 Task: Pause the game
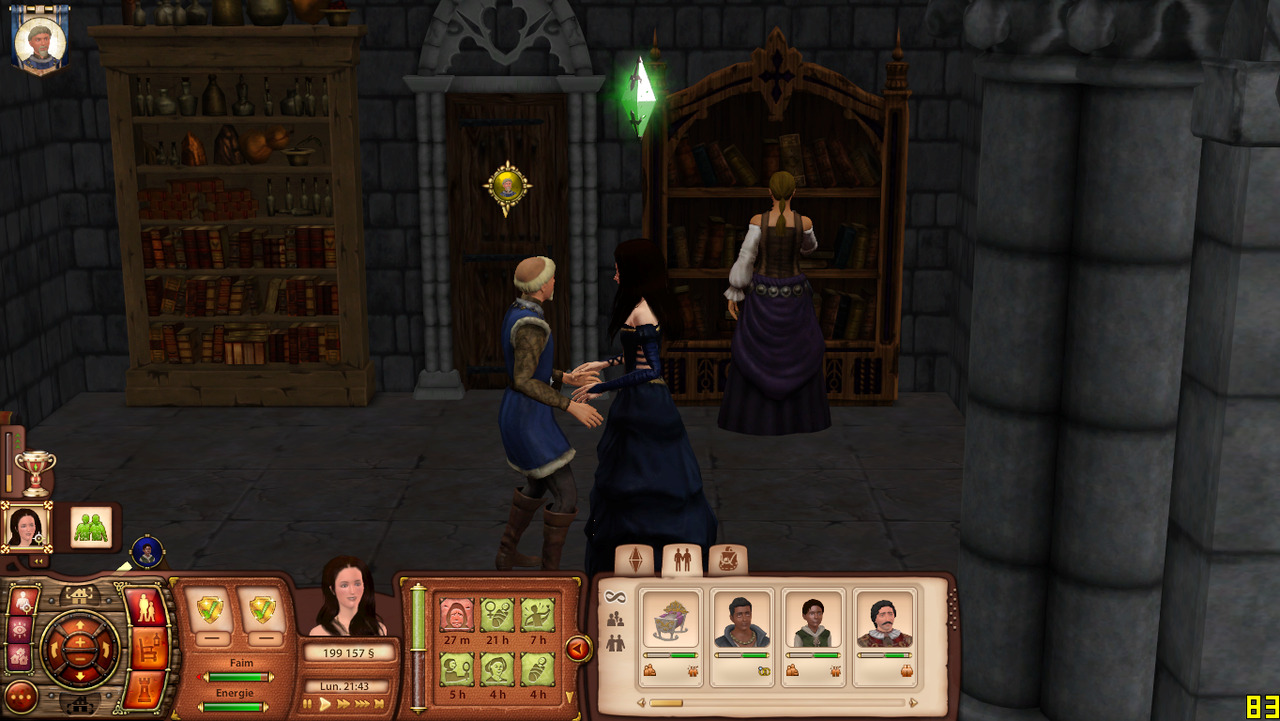point(308,704)
